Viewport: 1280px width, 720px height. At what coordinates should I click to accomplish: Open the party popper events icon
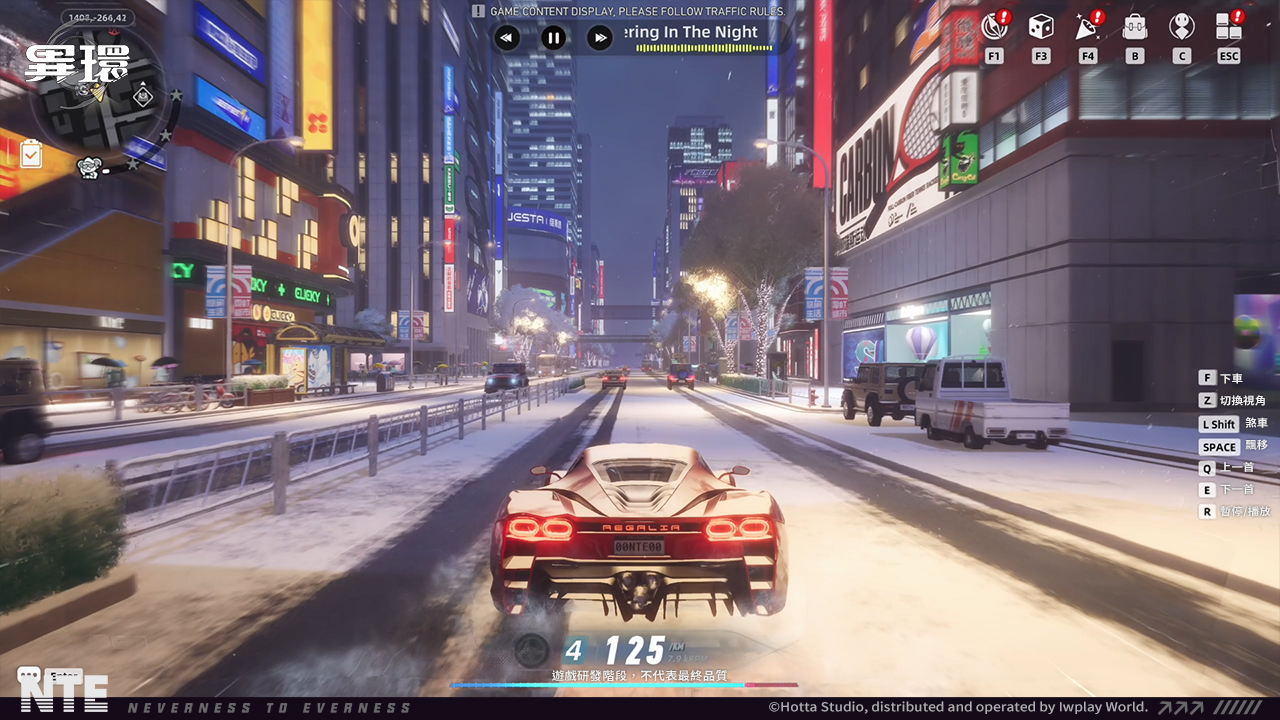point(1087,26)
